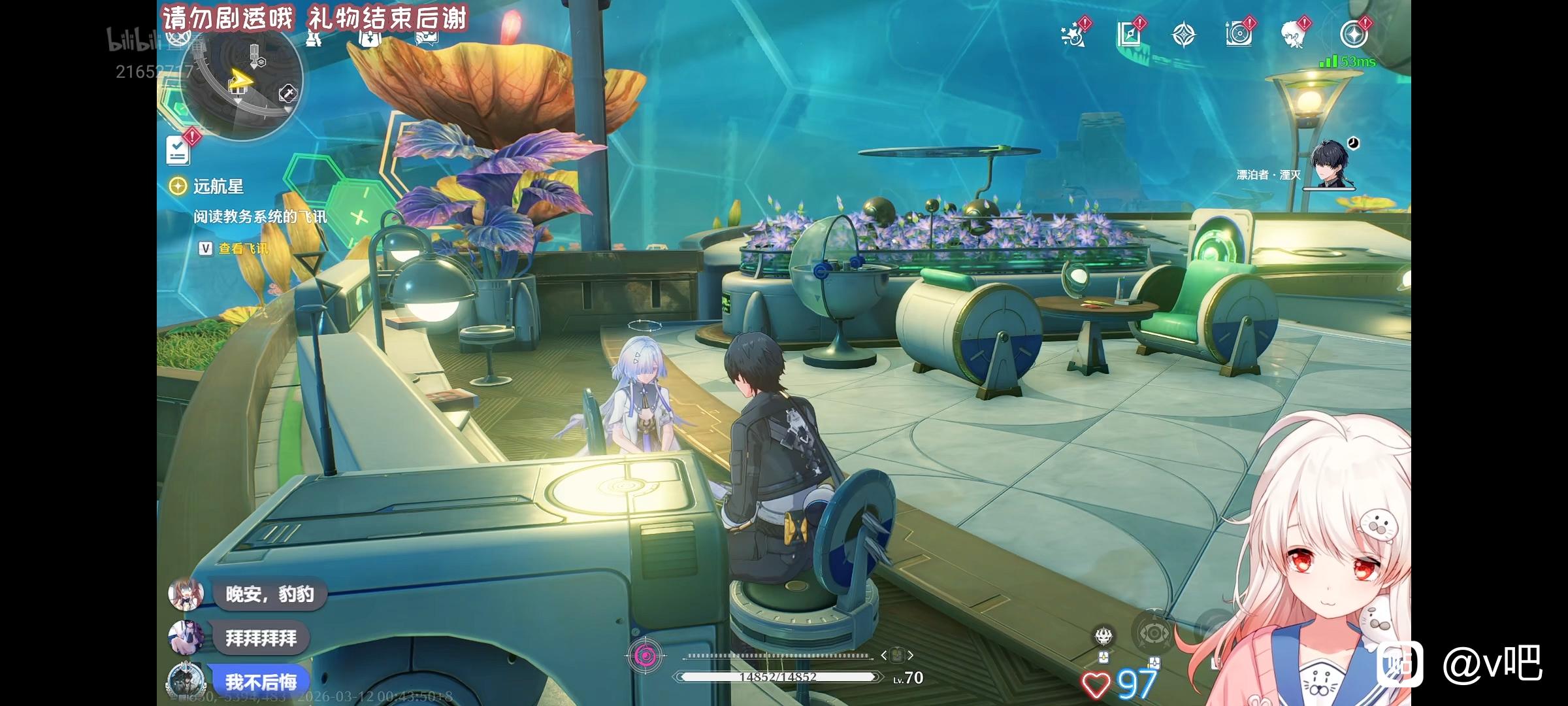Click the 我不后悔 chat message
The image size is (1568, 706).
pos(260,682)
